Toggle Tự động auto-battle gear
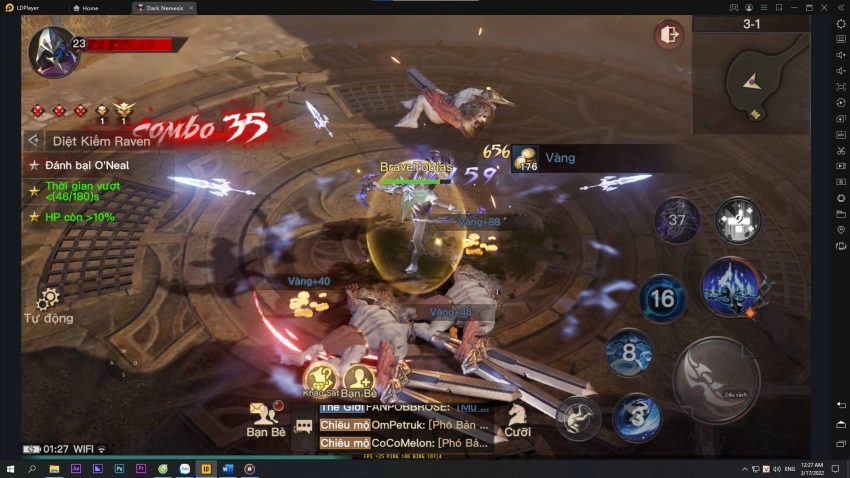The image size is (850, 478). pos(48,300)
